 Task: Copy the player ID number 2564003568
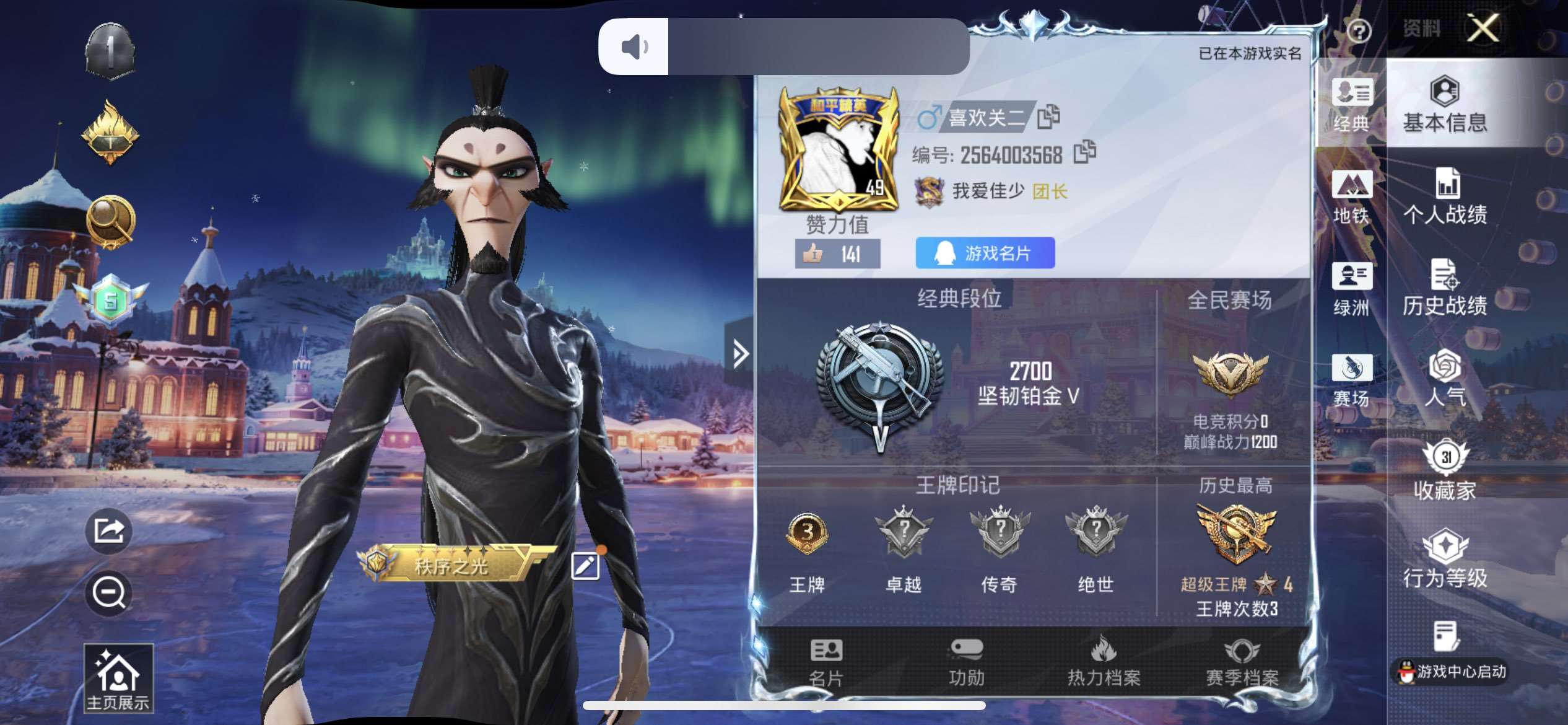point(1084,152)
